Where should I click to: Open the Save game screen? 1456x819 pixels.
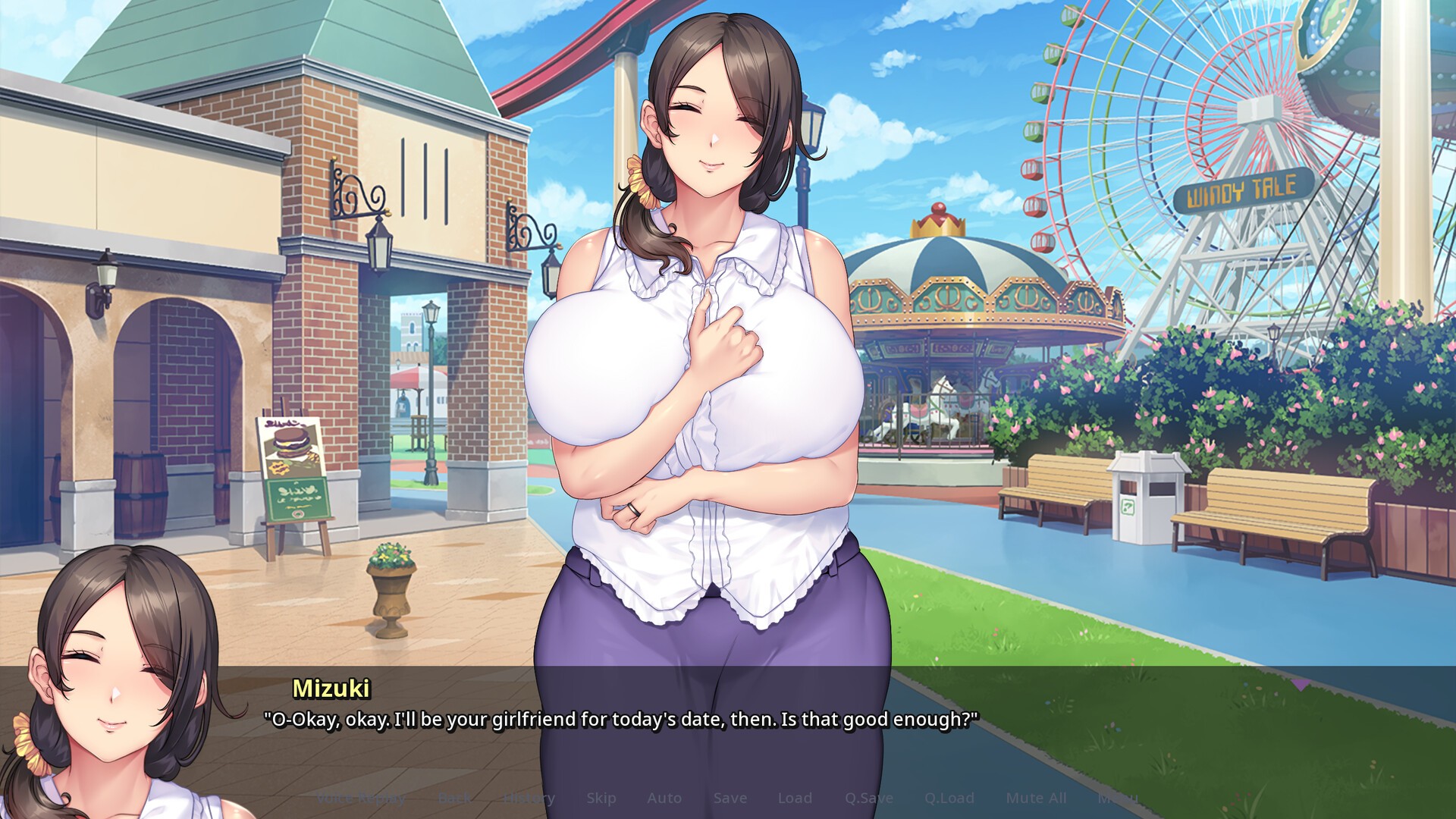pyautogui.click(x=730, y=798)
